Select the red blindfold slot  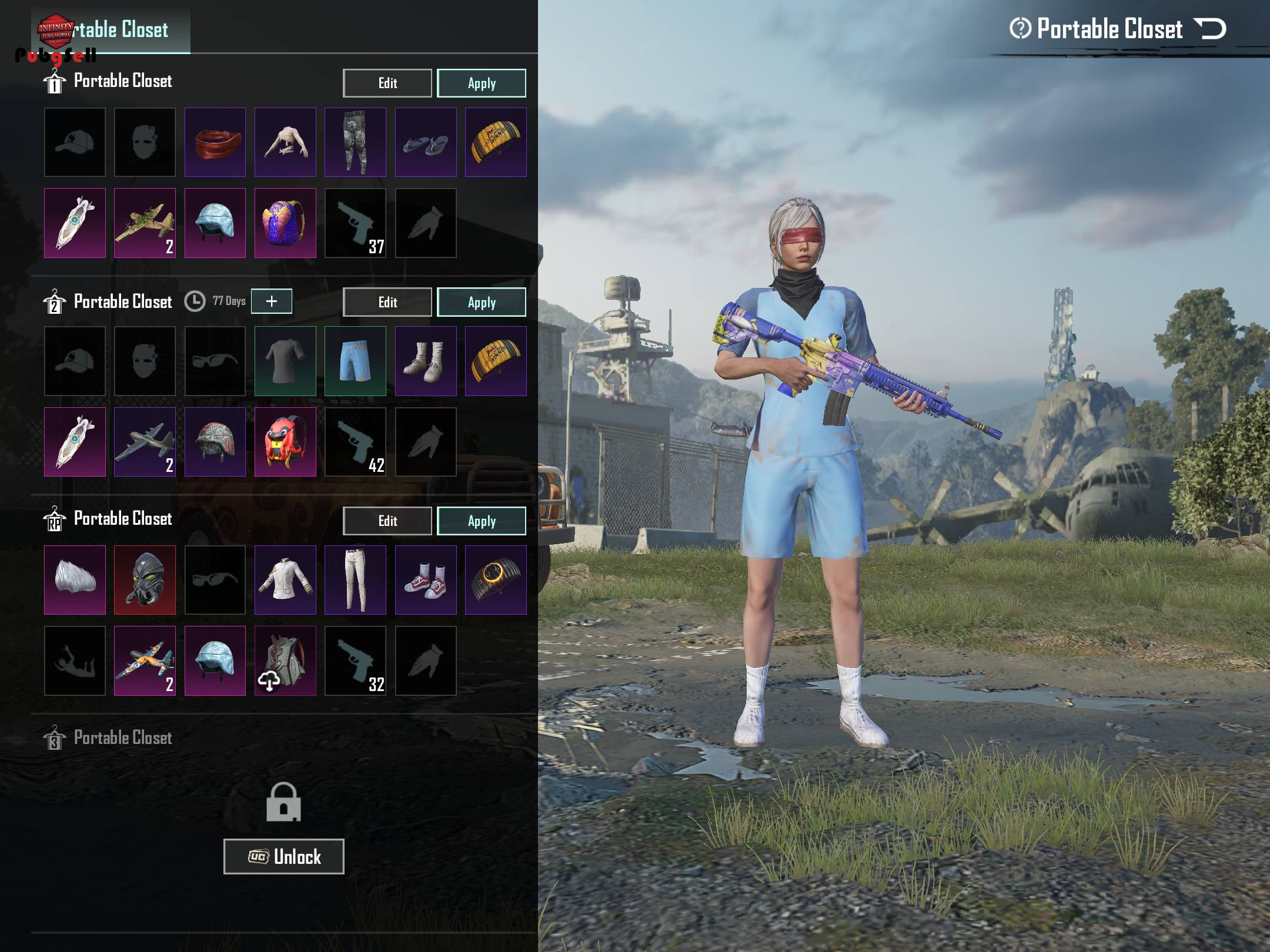(x=215, y=142)
